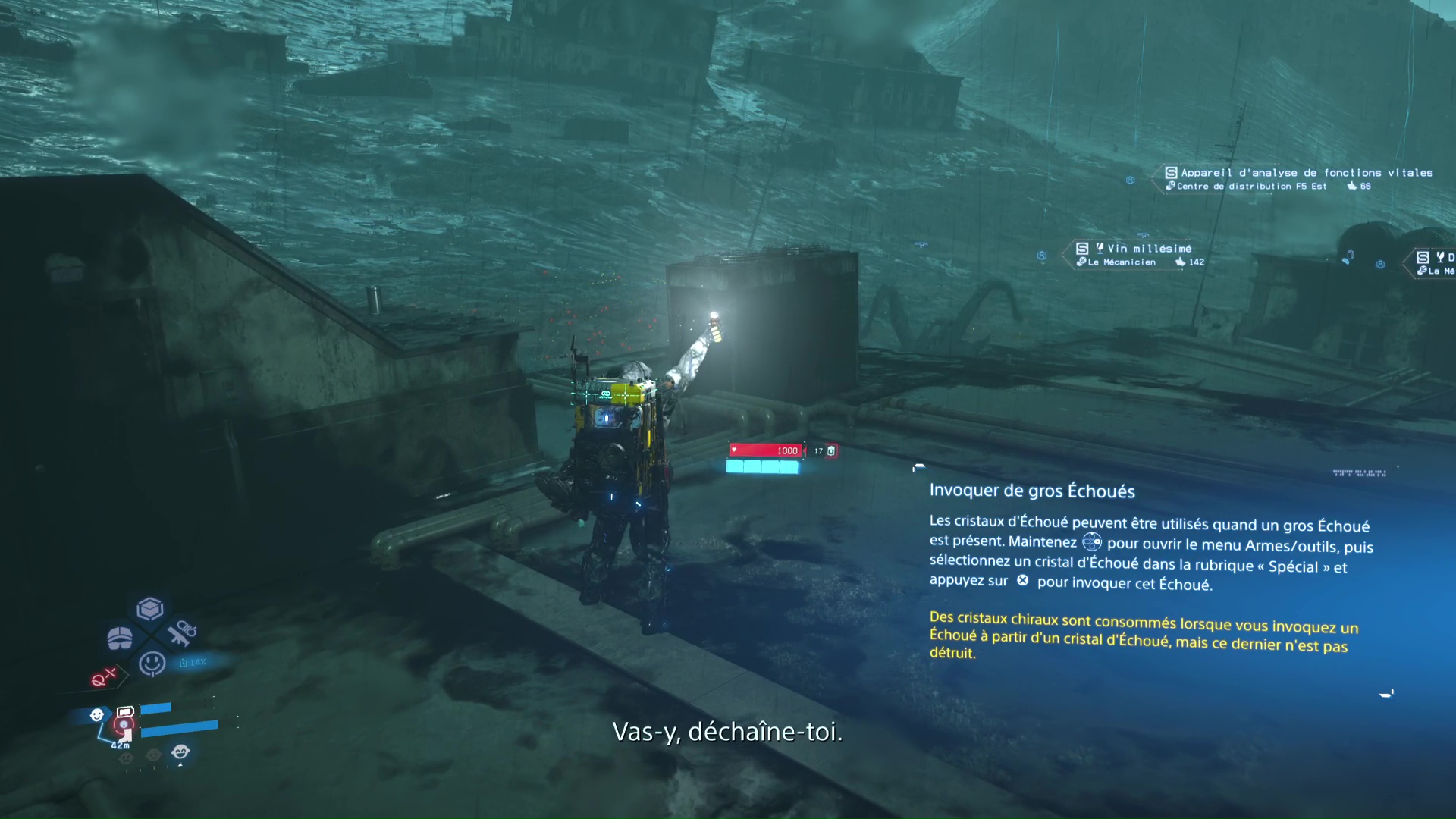Click the Invoquer de gros Échoués tutorial heading
This screenshot has height=819, width=1456.
click(x=1031, y=491)
